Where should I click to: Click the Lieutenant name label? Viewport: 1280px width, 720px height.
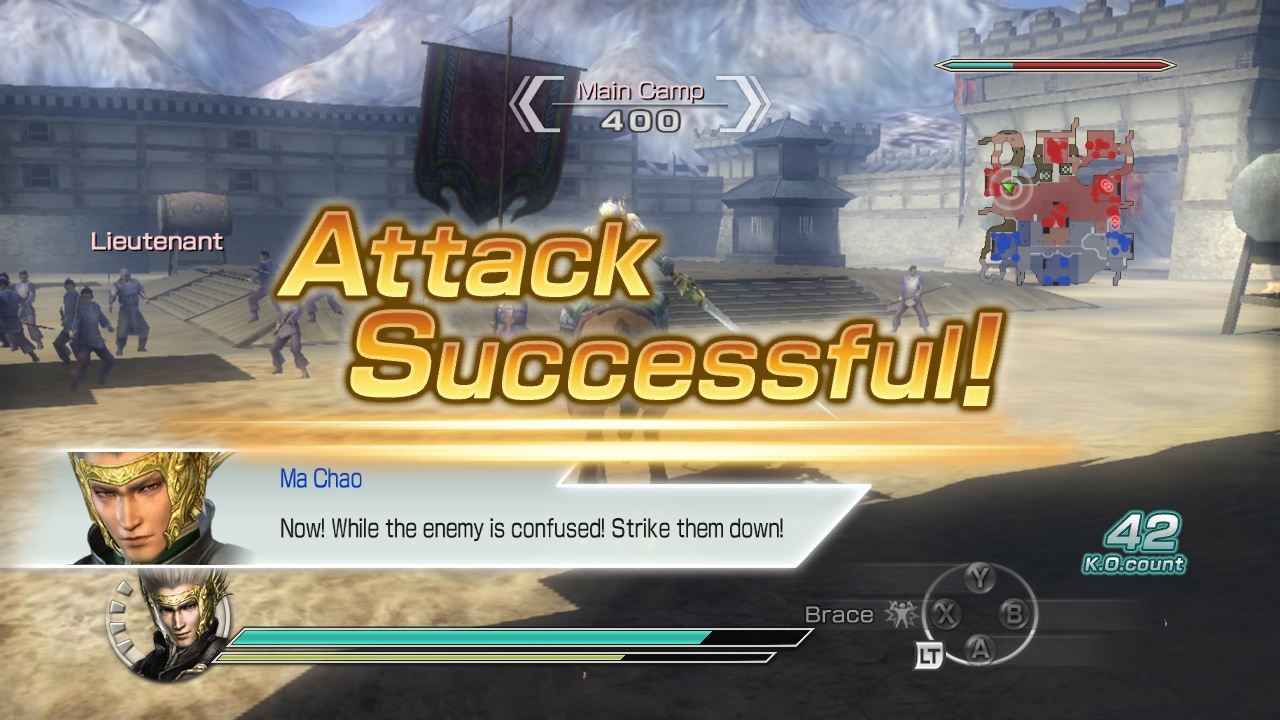click(156, 241)
